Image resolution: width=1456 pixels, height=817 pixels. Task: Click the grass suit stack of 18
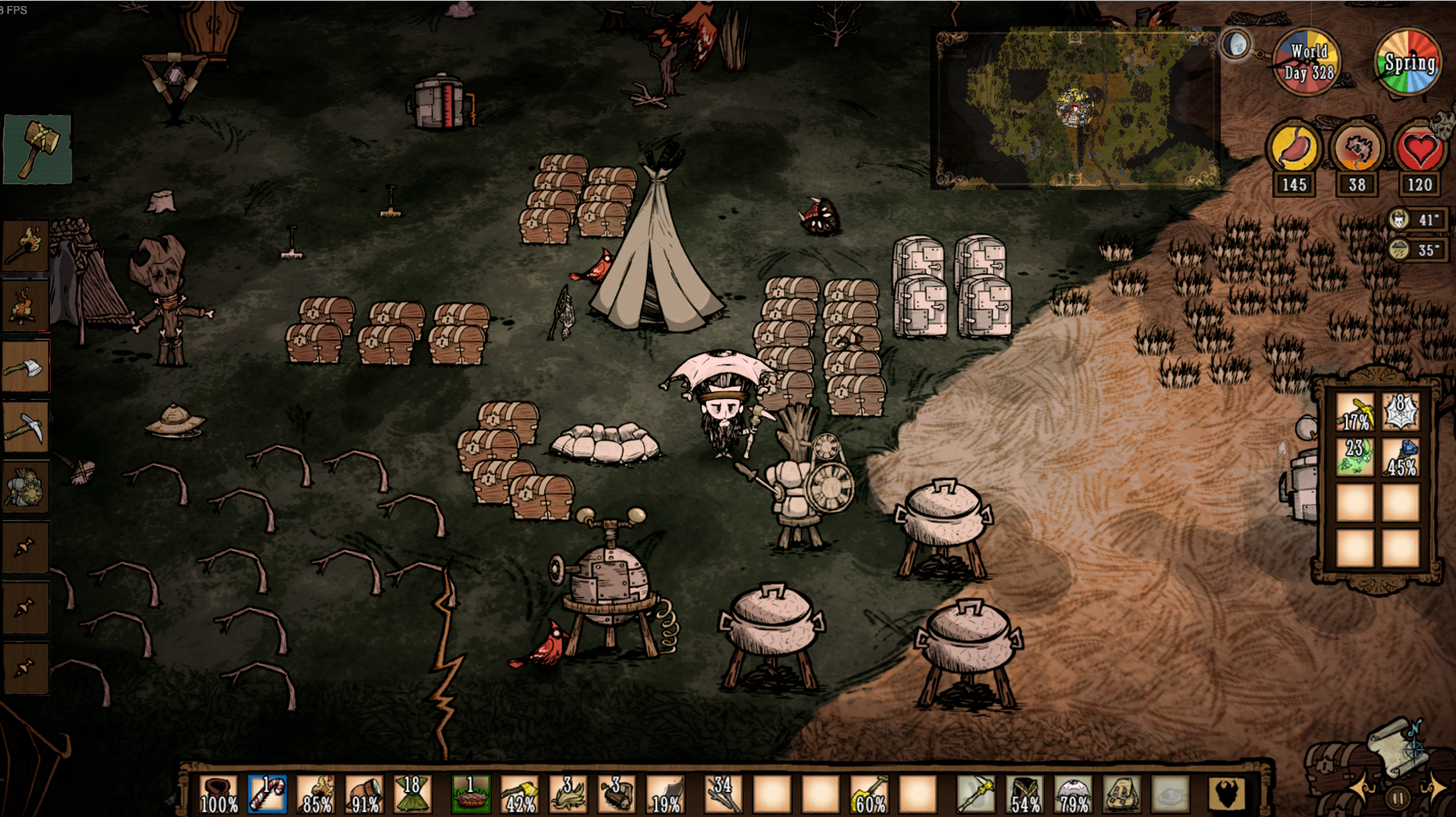pyautogui.click(x=412, y=794)
